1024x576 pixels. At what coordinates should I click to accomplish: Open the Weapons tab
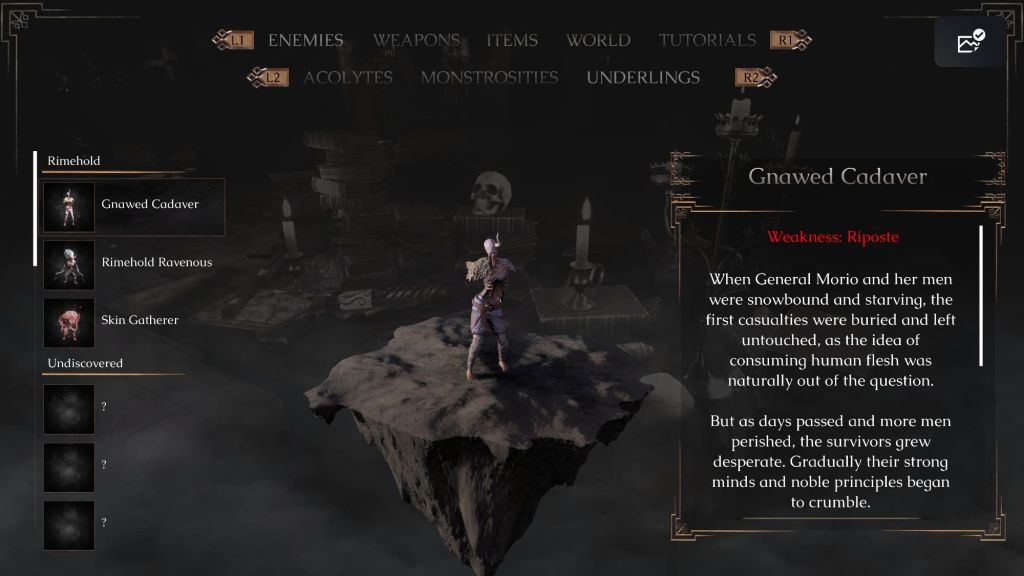(x=416, y=41)
